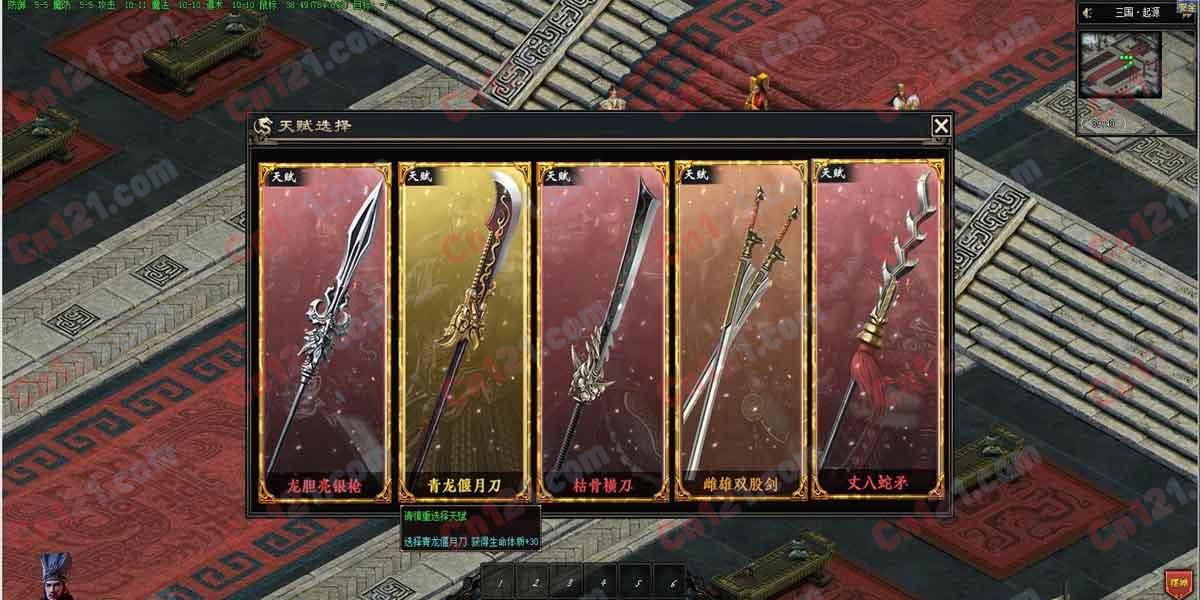Click the orange button in bottom-right corner
The image size is (1200, 600).
[x=1177, y=581]
